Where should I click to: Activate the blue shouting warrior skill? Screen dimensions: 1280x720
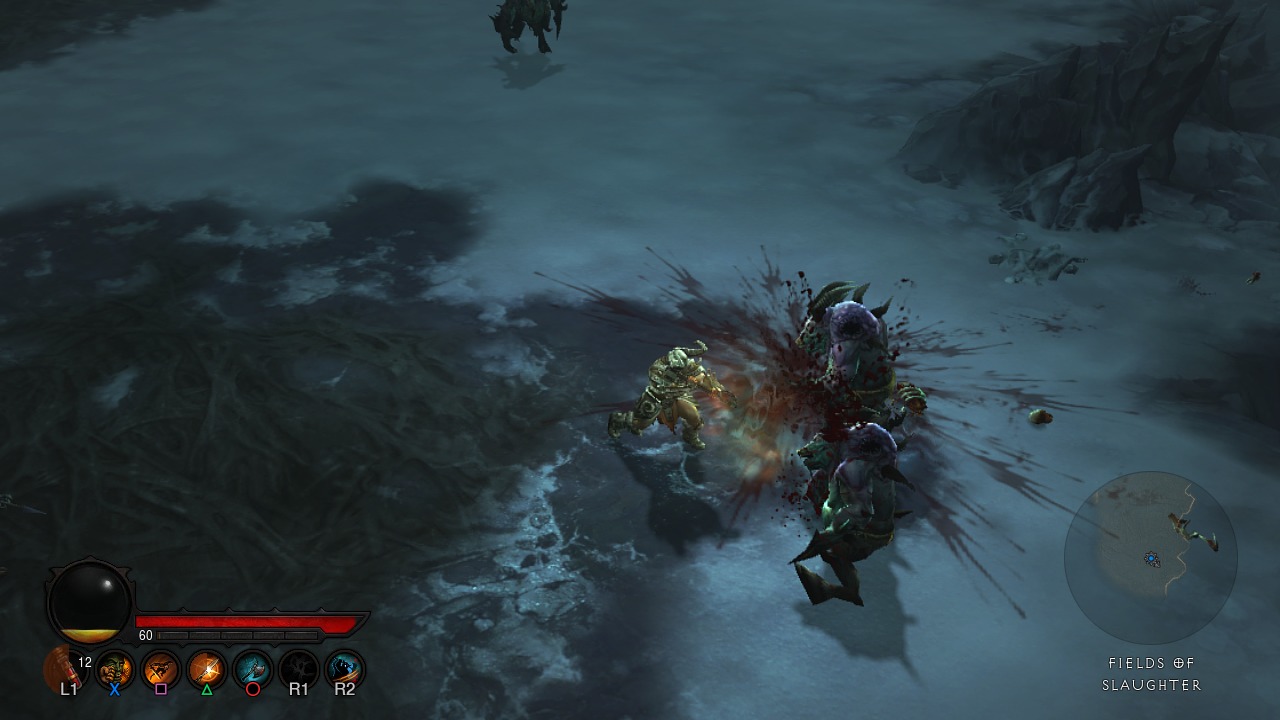[x=345, y=667]
